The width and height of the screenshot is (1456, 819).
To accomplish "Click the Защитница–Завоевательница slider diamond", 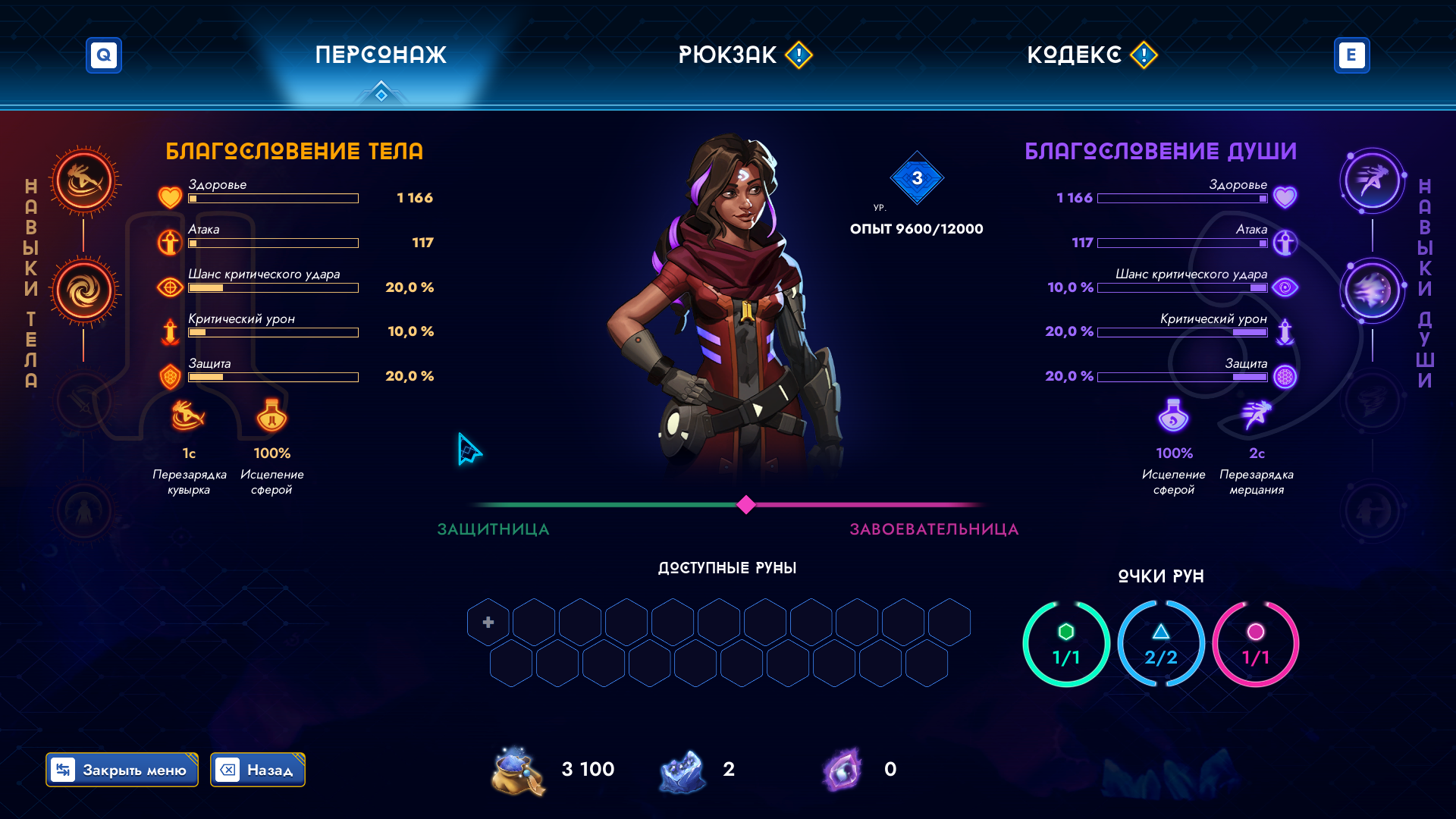I will pyautogui.click(x=746, y=505).
